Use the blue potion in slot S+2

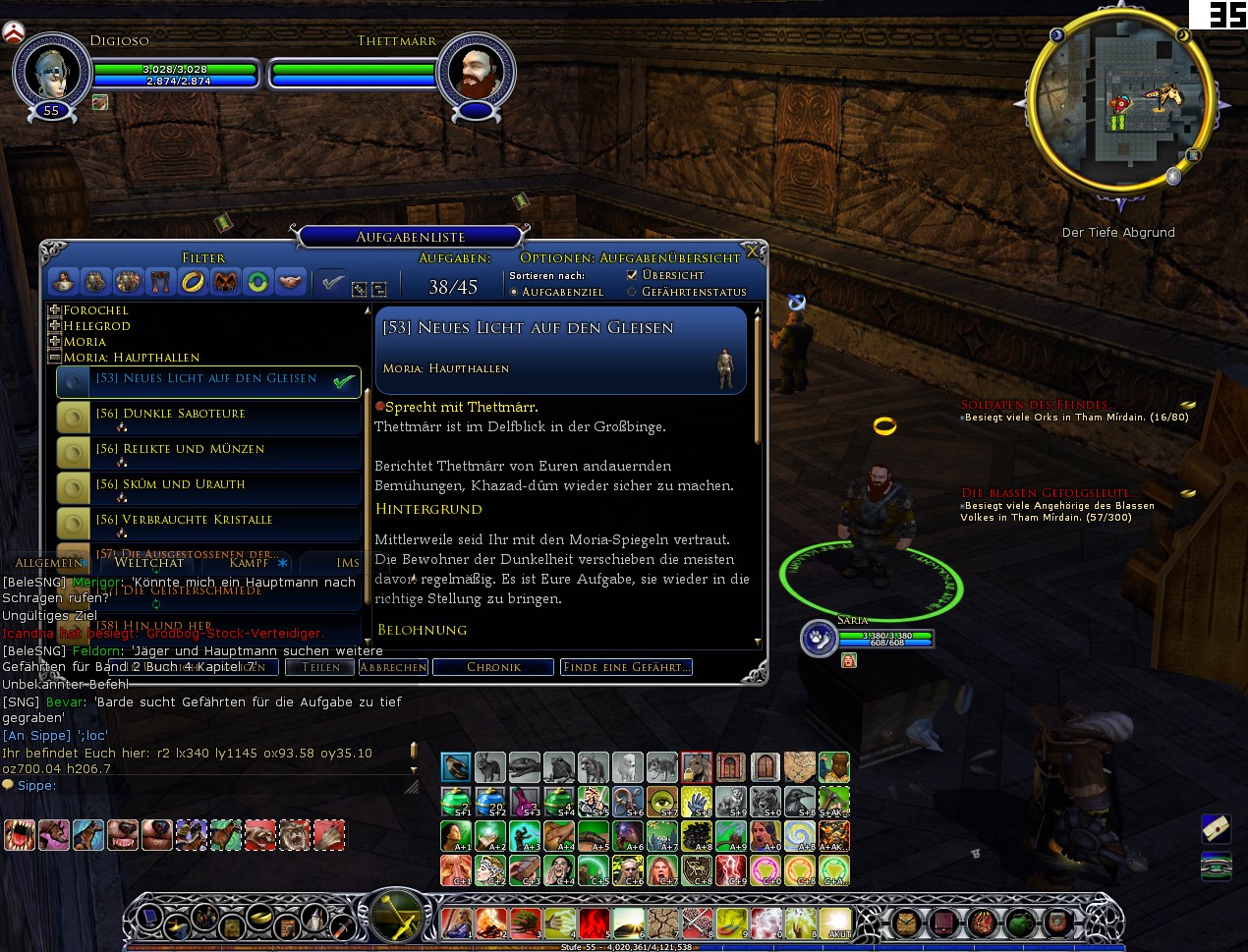490,801
